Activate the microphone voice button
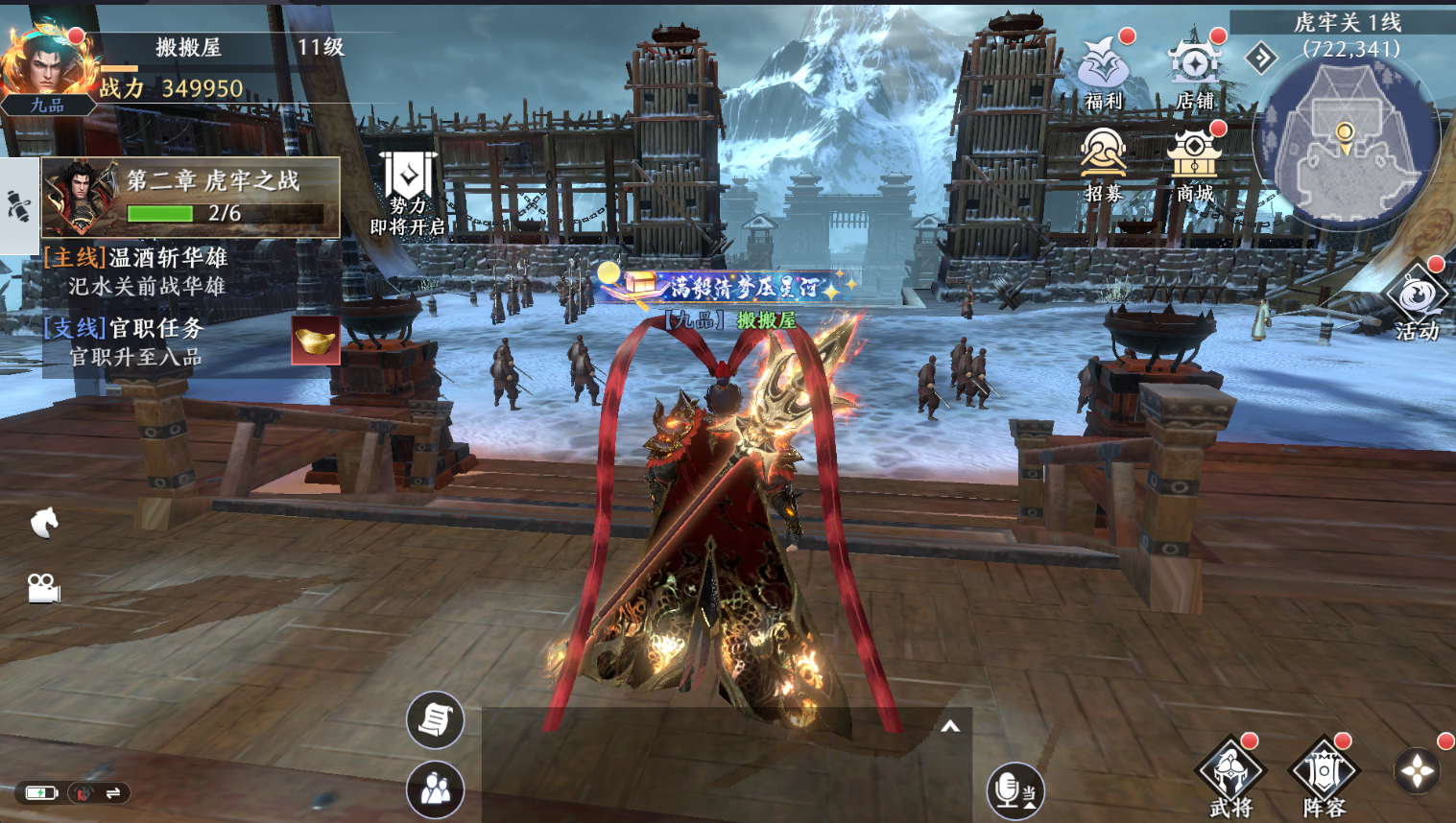1456x823 pixels. [1014, 790]
